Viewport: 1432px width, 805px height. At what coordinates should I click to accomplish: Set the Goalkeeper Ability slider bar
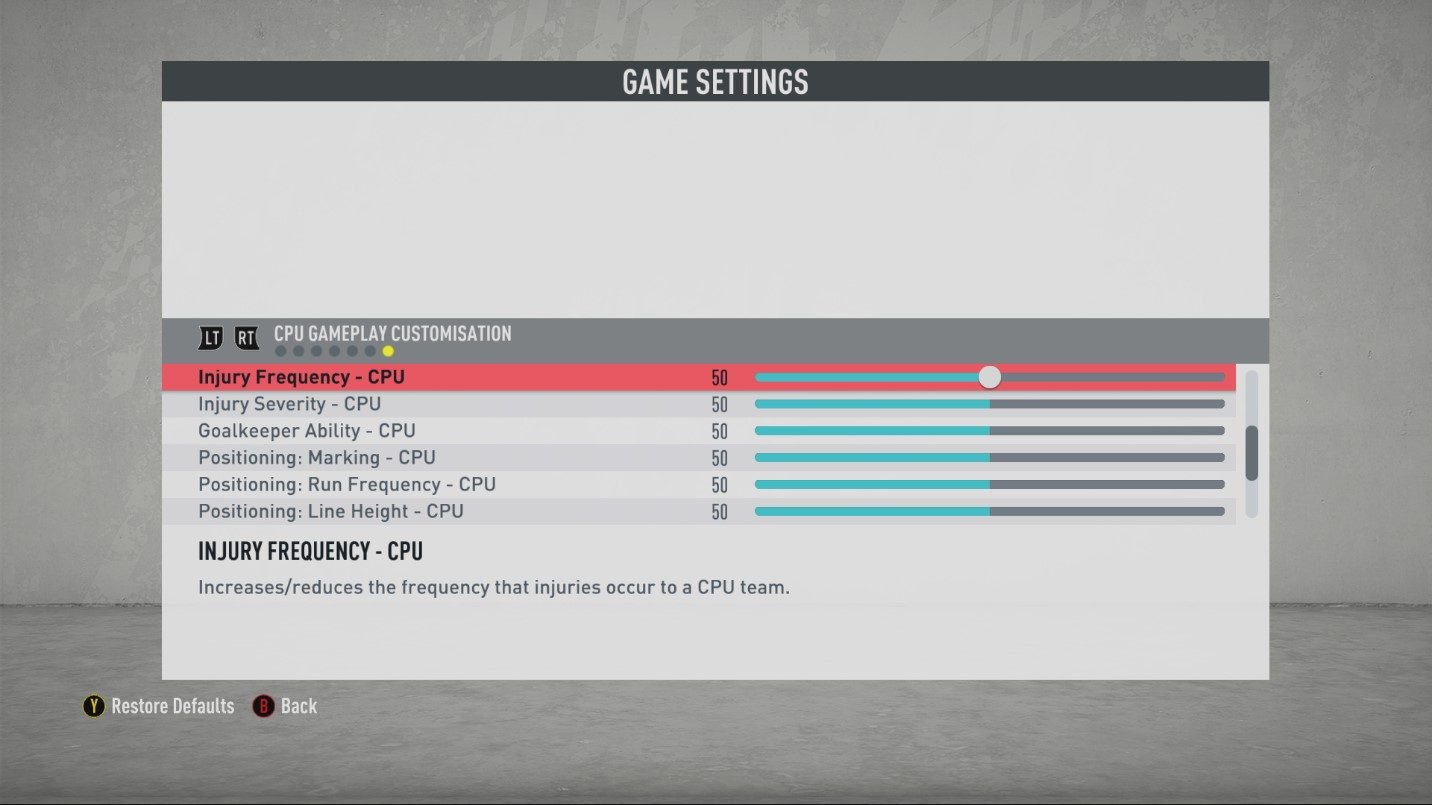pos(989,431)
